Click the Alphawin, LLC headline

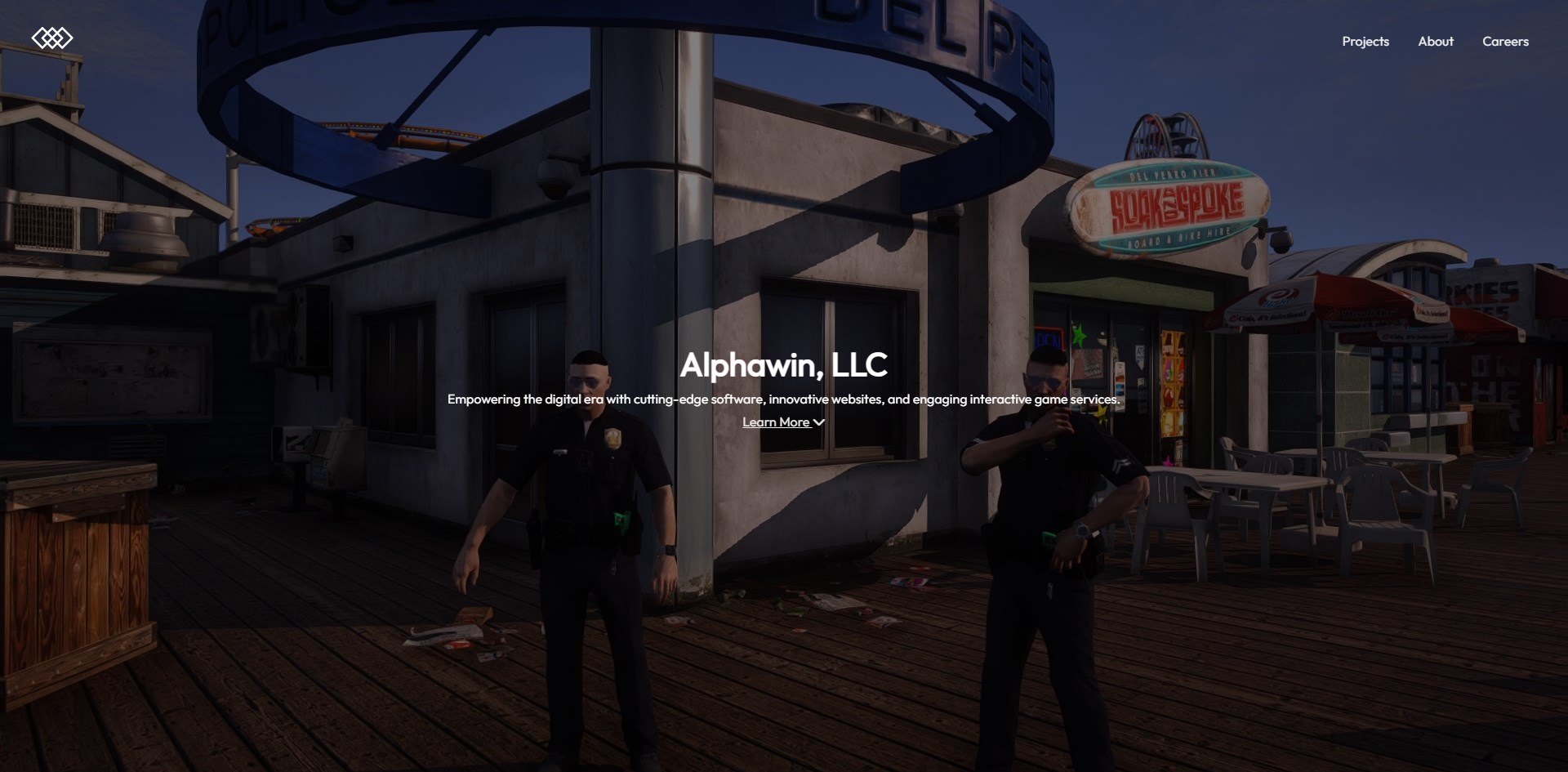pos(783,365)
